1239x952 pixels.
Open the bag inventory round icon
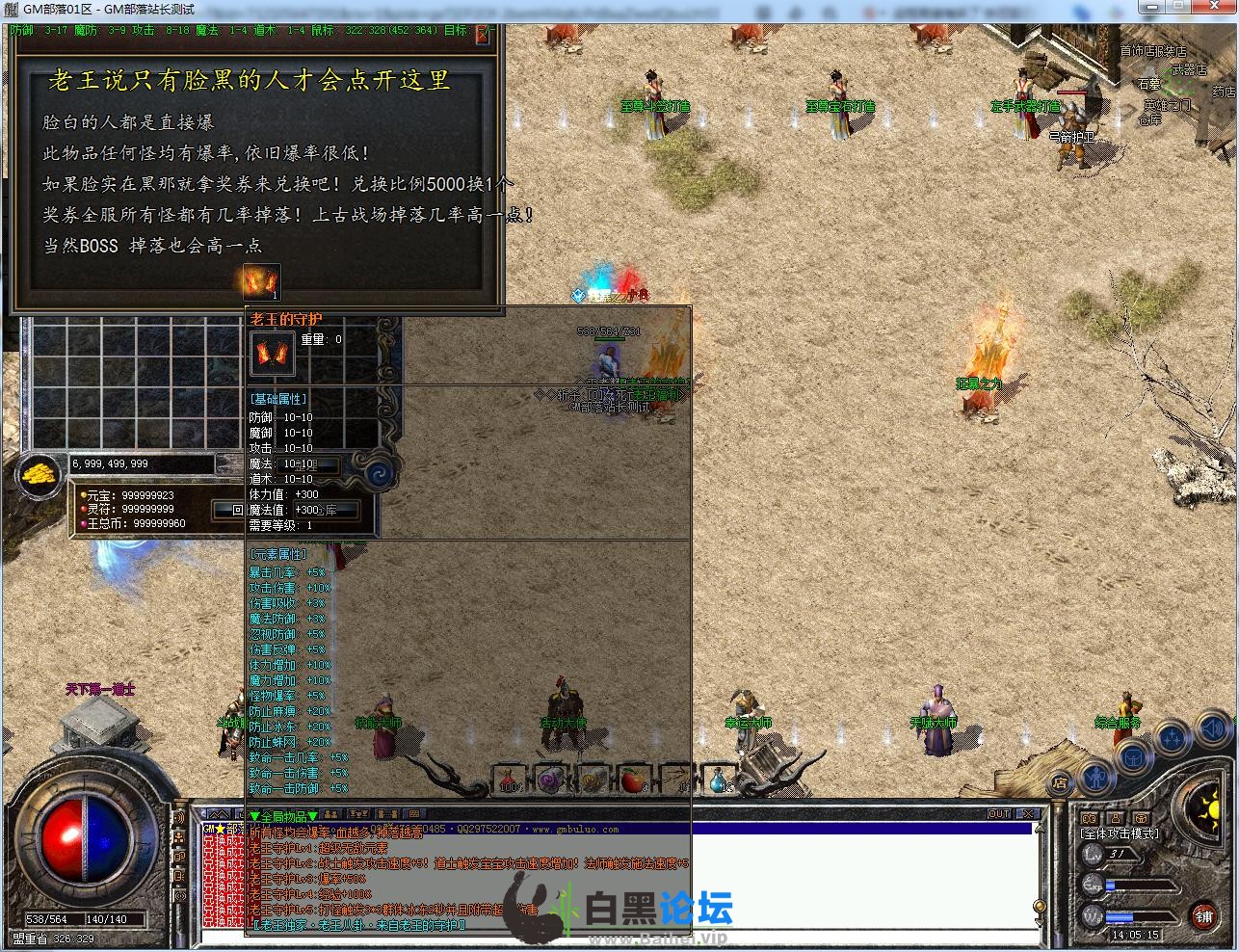pyautogui.click(x=1133, y=755)
